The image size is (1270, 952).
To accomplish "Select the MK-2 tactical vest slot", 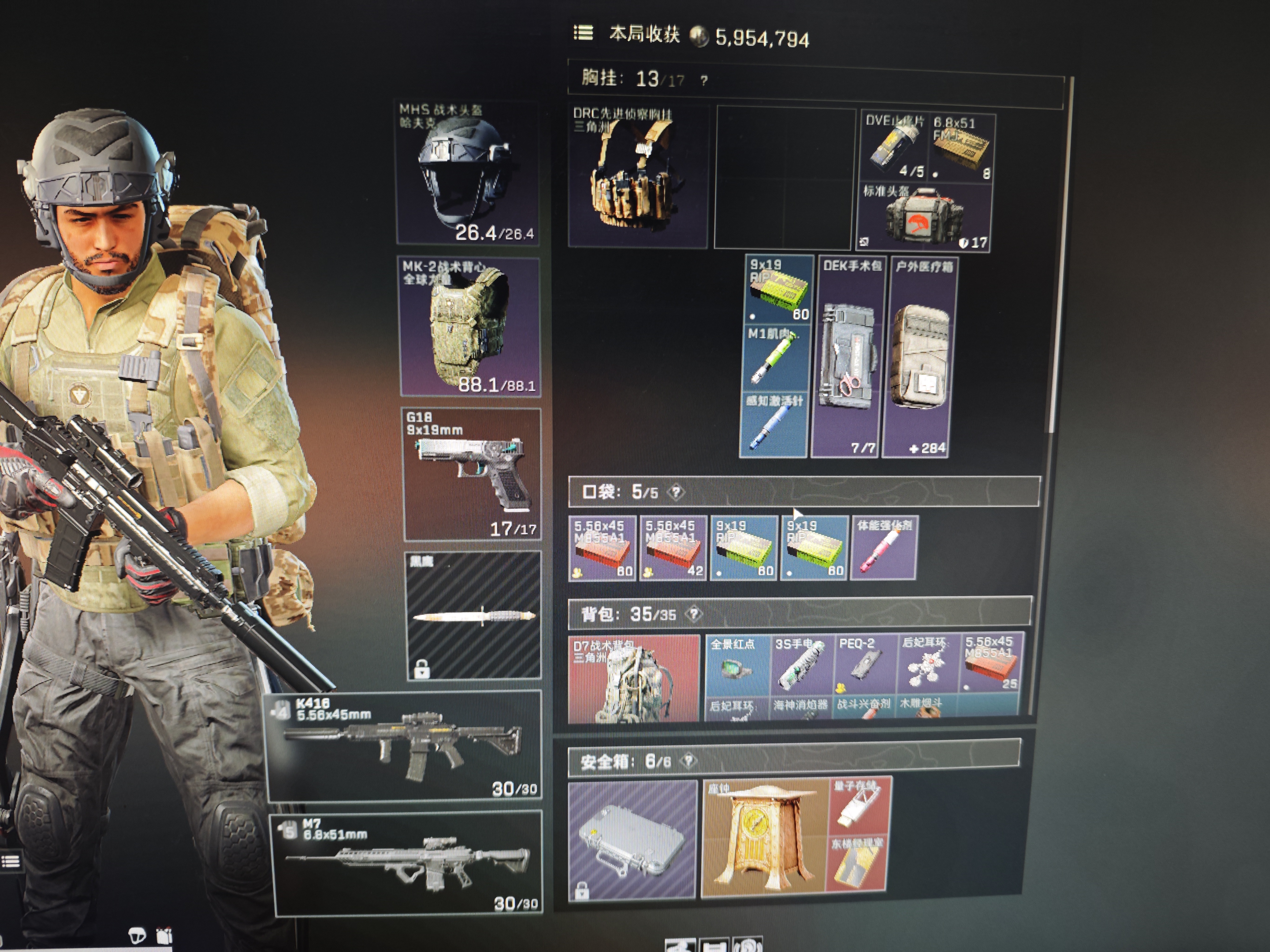I will 470,327.
